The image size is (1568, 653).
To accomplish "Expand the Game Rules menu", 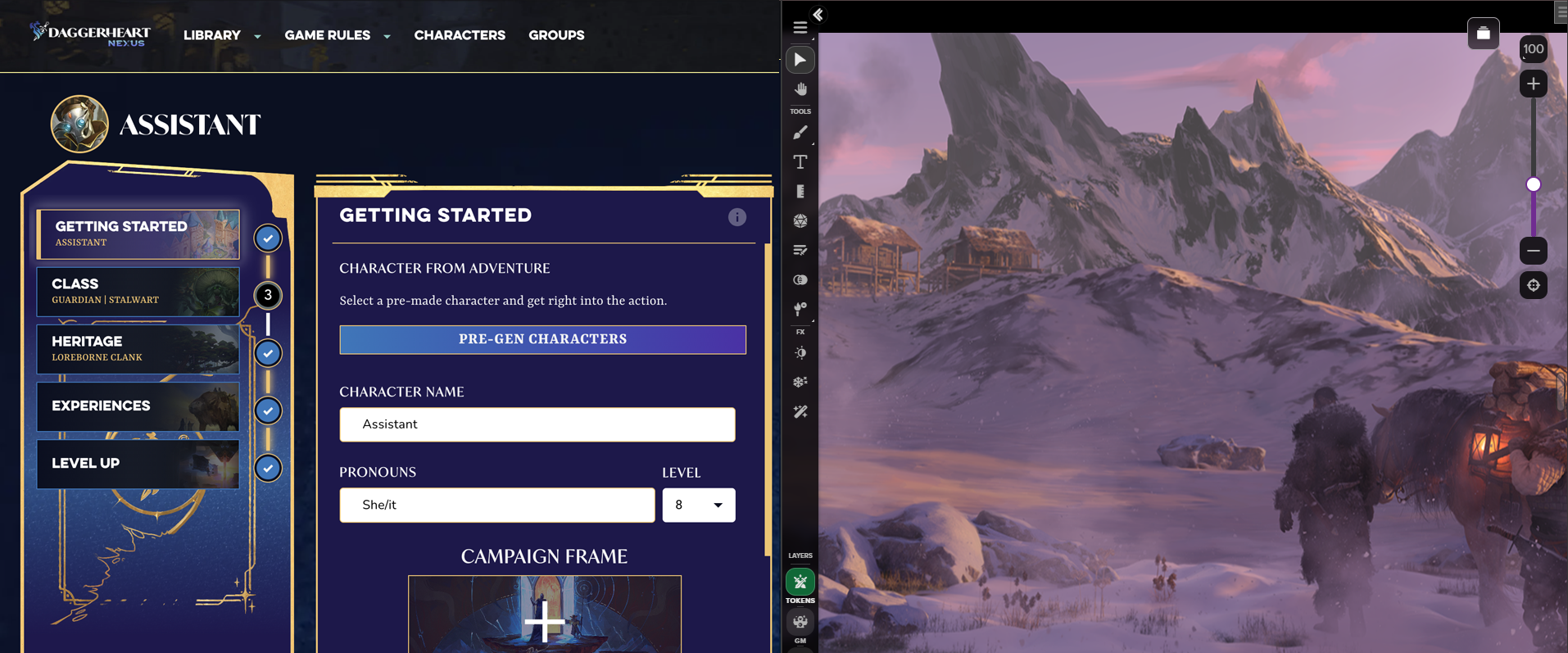I will [x=326, y=35].
